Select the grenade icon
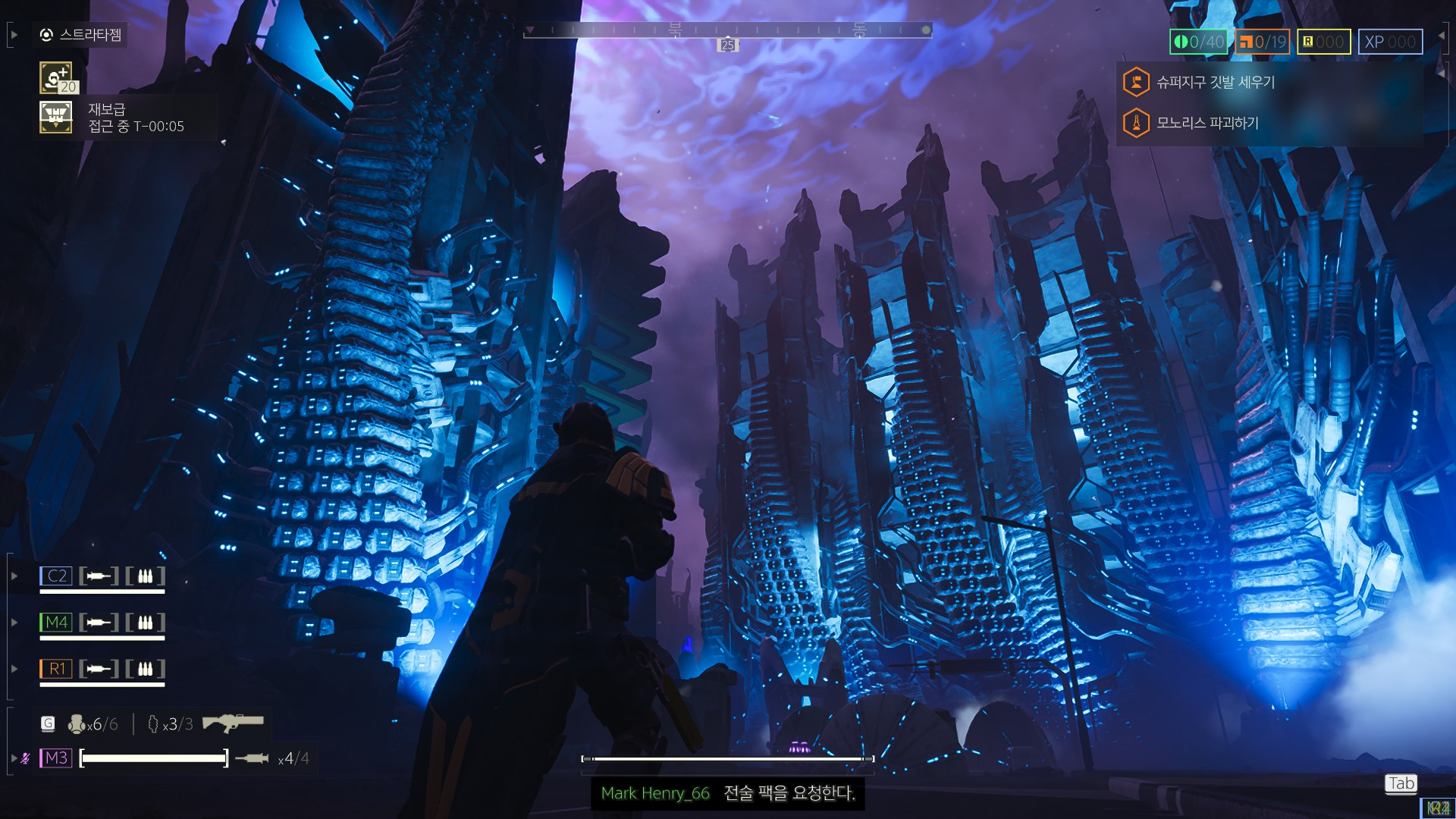The height and width of the screenshot is (819, 1456). click(77, 724)
